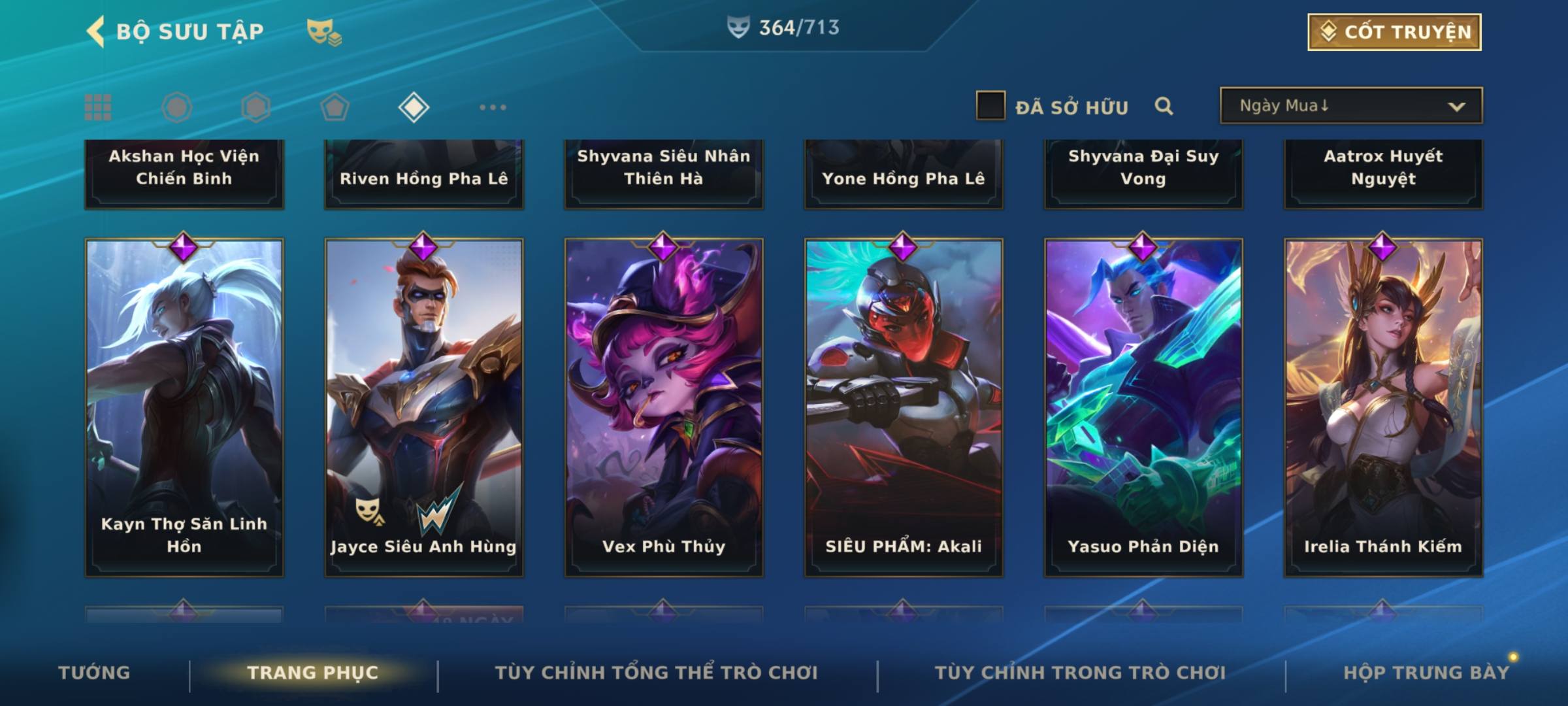Switch to Tùy Chỉnh Trong Trò Chơi tab

[x=1080, y=673]
